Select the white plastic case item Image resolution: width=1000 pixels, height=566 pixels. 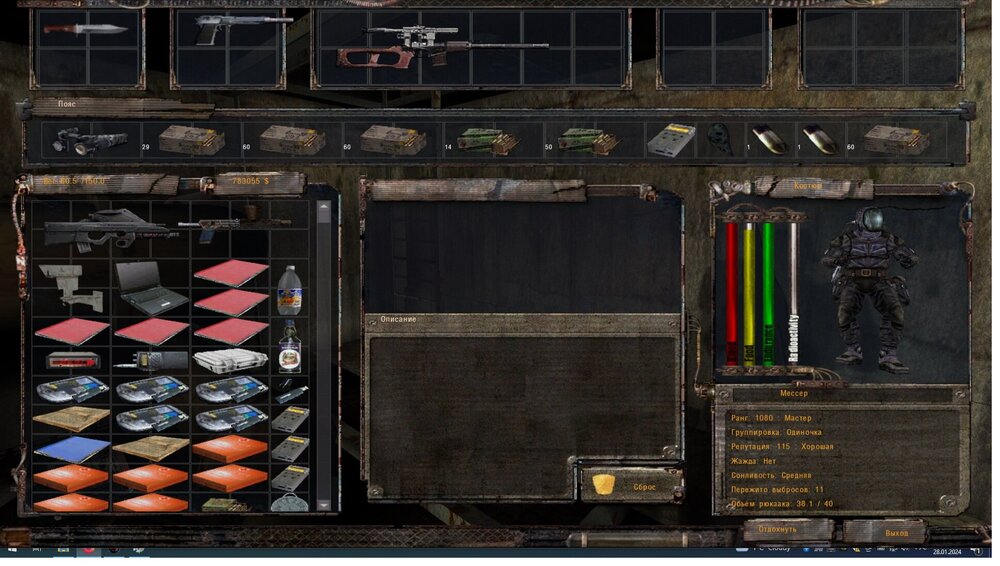click(230, 361)
